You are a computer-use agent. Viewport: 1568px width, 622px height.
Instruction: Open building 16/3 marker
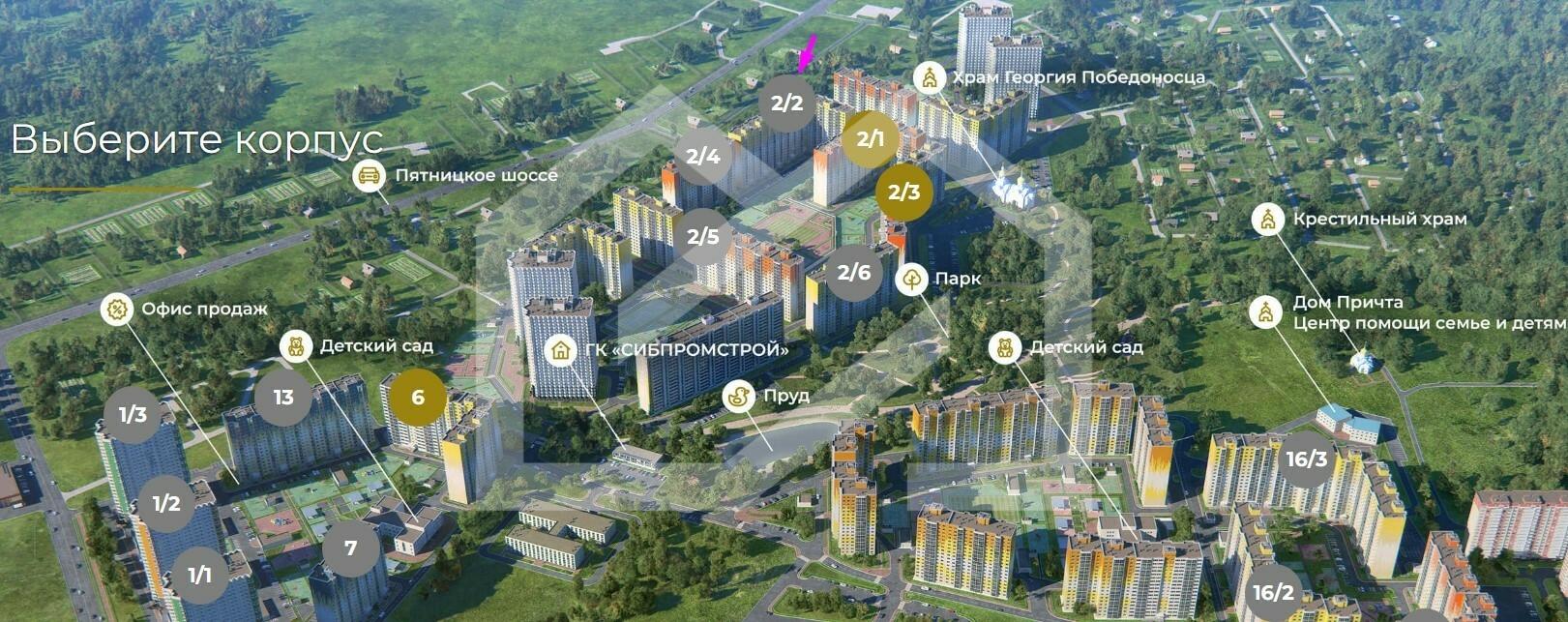click(1305, 458)
